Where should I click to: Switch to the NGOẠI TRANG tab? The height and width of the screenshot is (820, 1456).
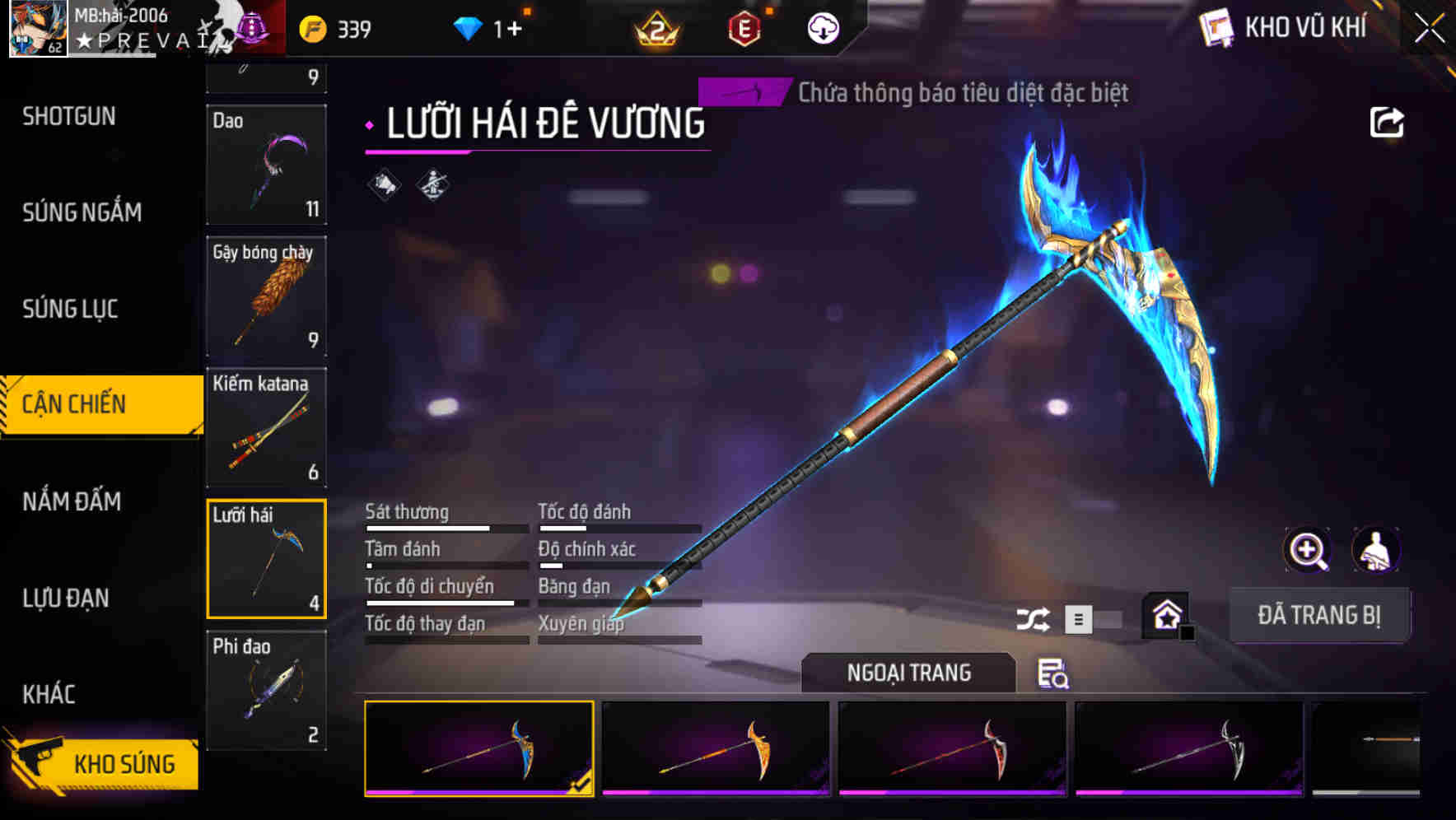(909, 673)
